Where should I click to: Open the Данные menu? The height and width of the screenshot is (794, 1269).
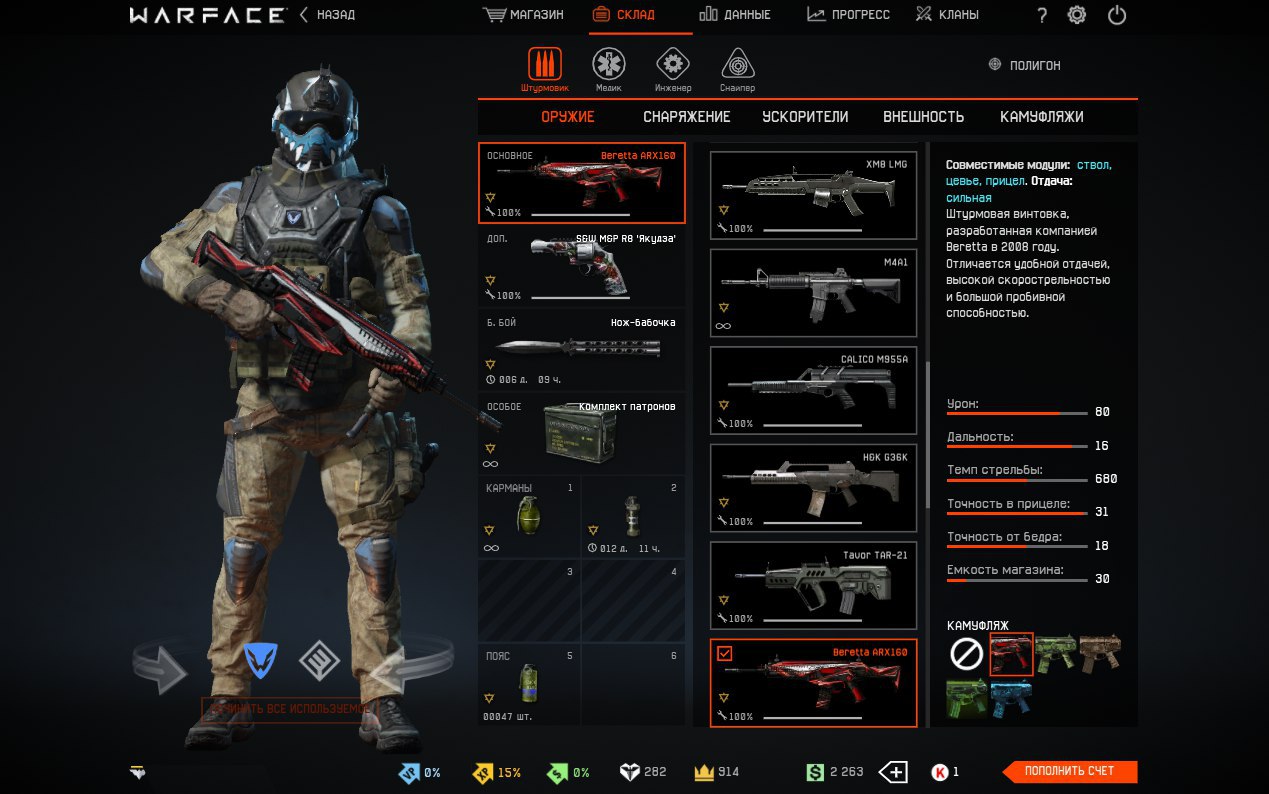[x=735, y=15]
